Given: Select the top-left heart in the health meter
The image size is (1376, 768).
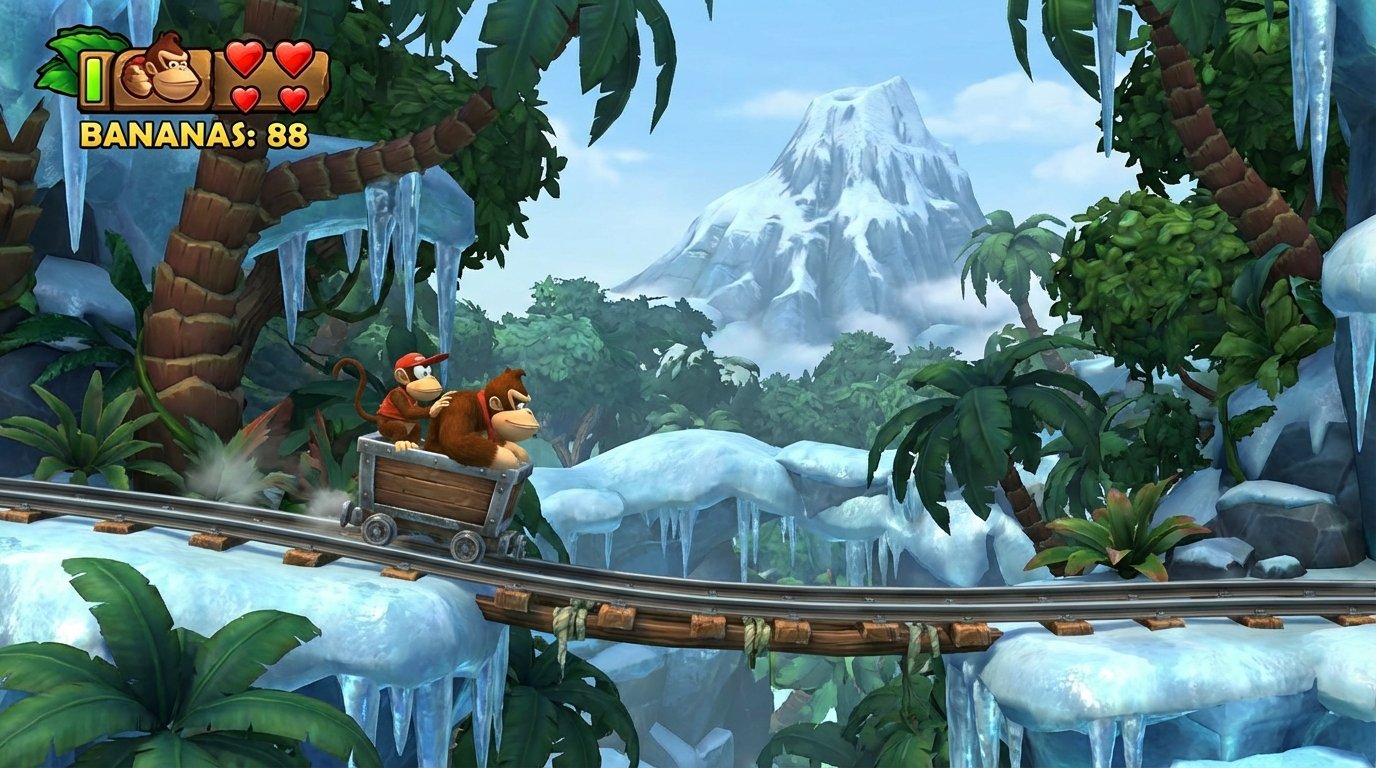Looking at the screenshot, I should [244, 60].
